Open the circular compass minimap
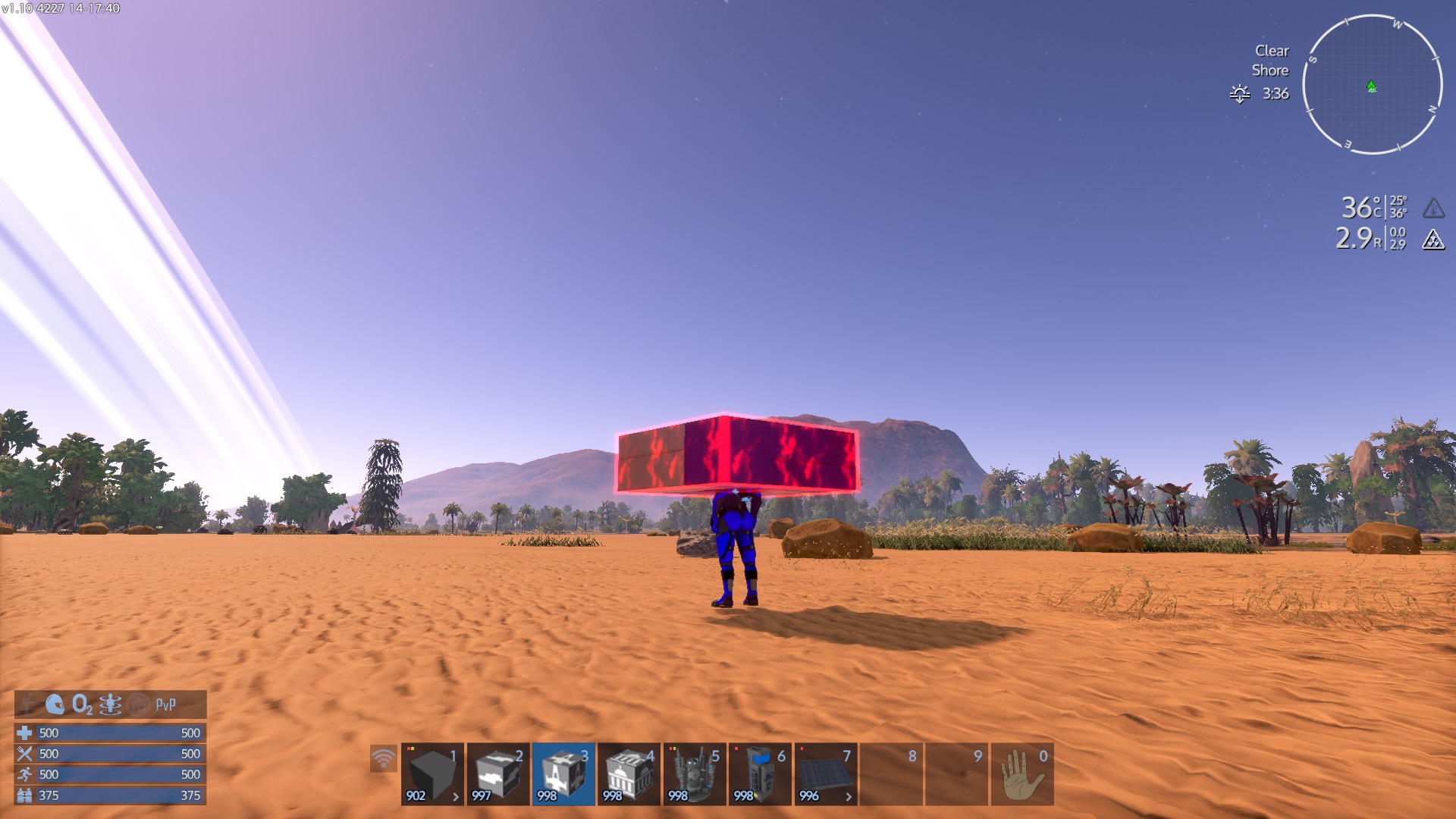 (1372, 84)
